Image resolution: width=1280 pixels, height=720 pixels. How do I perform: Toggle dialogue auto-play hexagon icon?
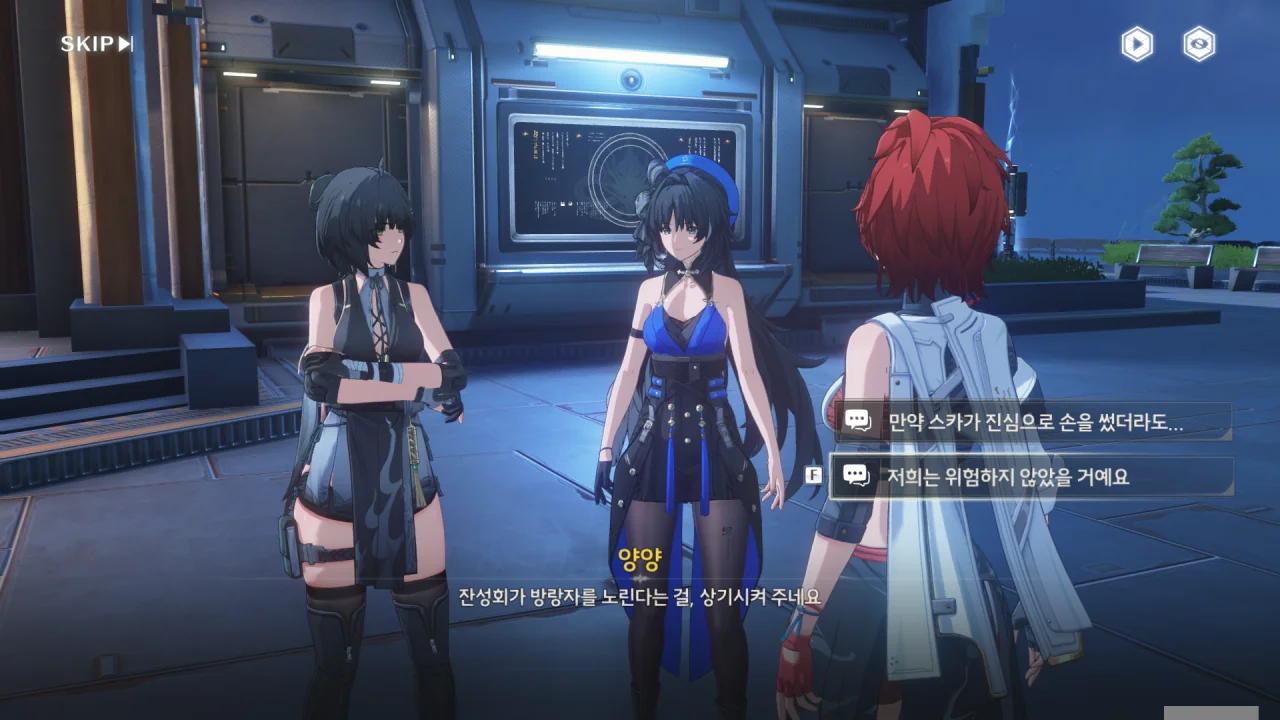(x=1136, y=44)
